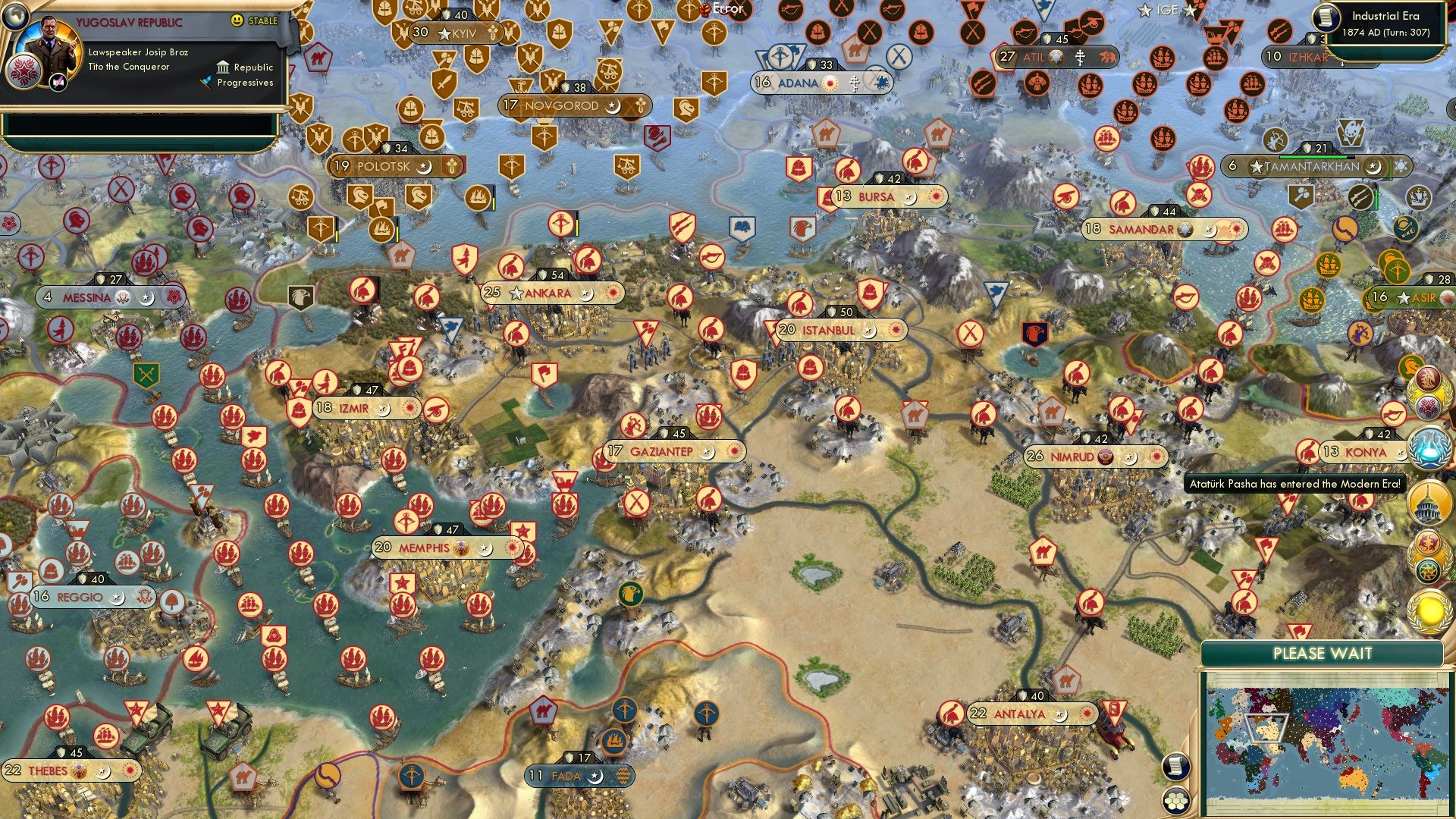Click the red lion notification bubble on right edge

tap(1429, 543)
